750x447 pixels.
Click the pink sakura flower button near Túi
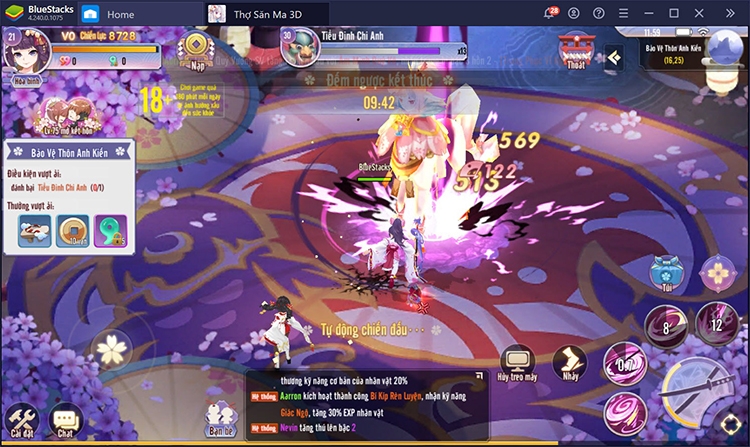[718, 271]
